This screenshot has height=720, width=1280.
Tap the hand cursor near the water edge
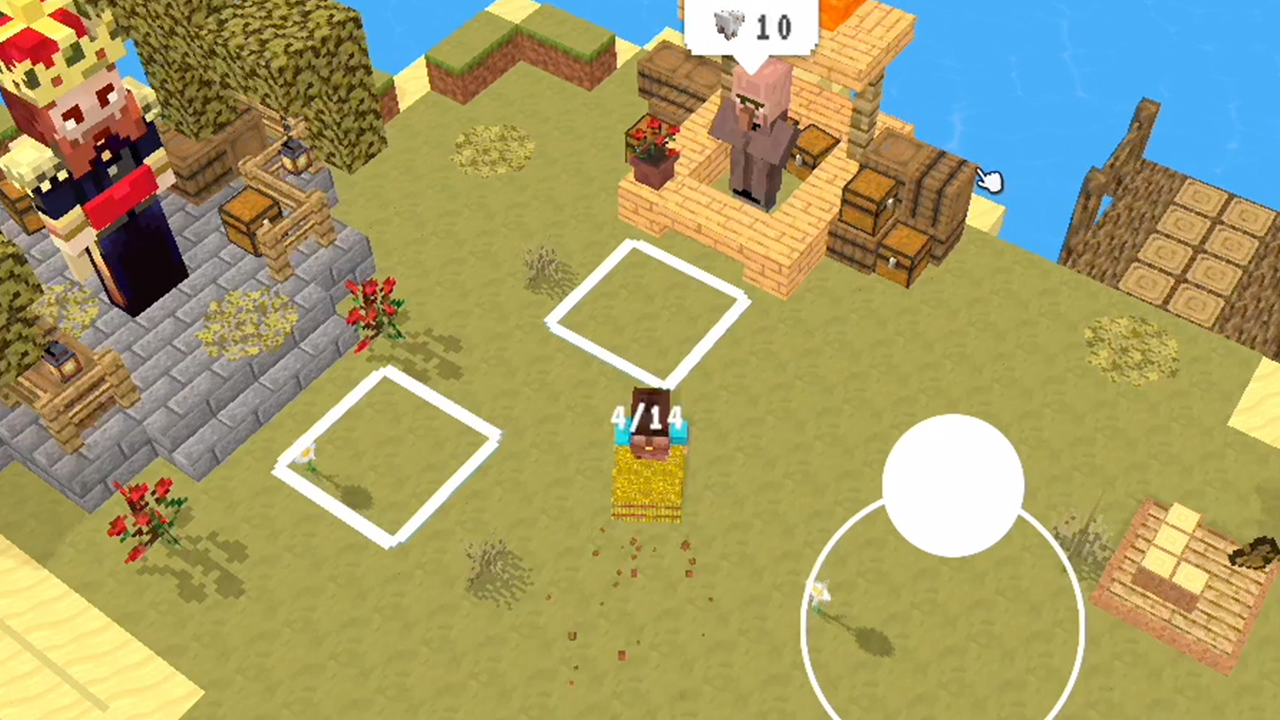pos(990,180)
